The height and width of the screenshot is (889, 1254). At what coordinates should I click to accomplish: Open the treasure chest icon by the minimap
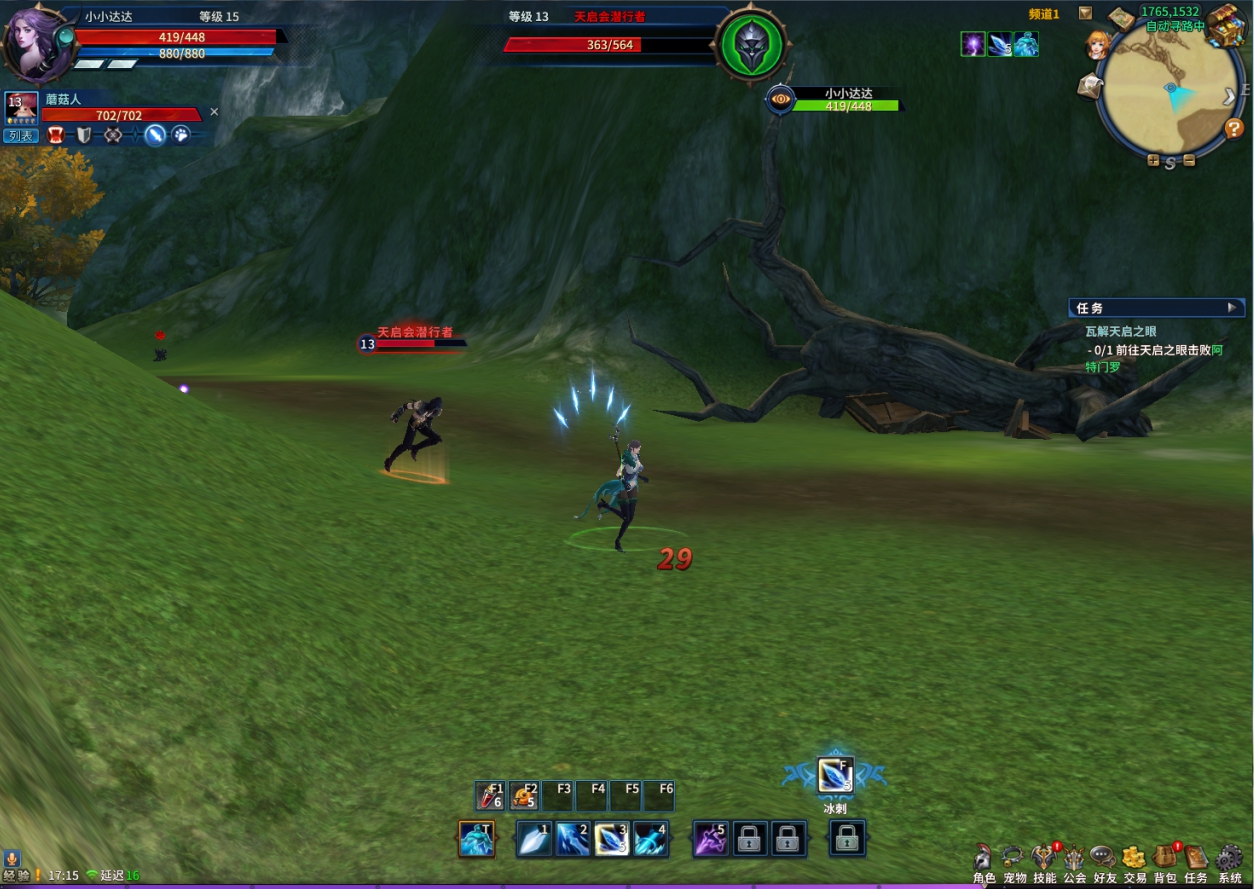1224,25
